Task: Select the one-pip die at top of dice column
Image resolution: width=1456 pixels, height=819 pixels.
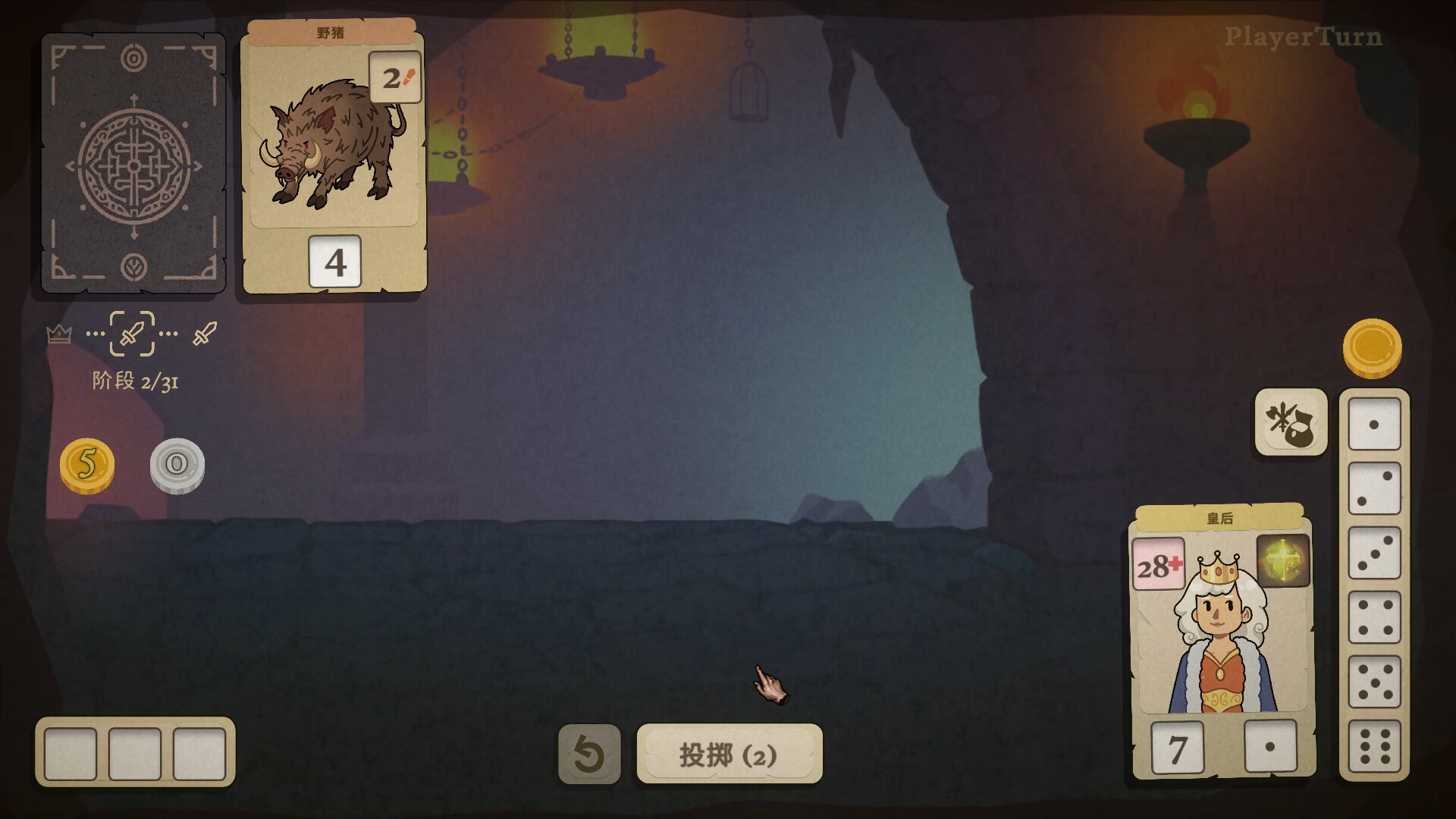Action: point(1375,425)
